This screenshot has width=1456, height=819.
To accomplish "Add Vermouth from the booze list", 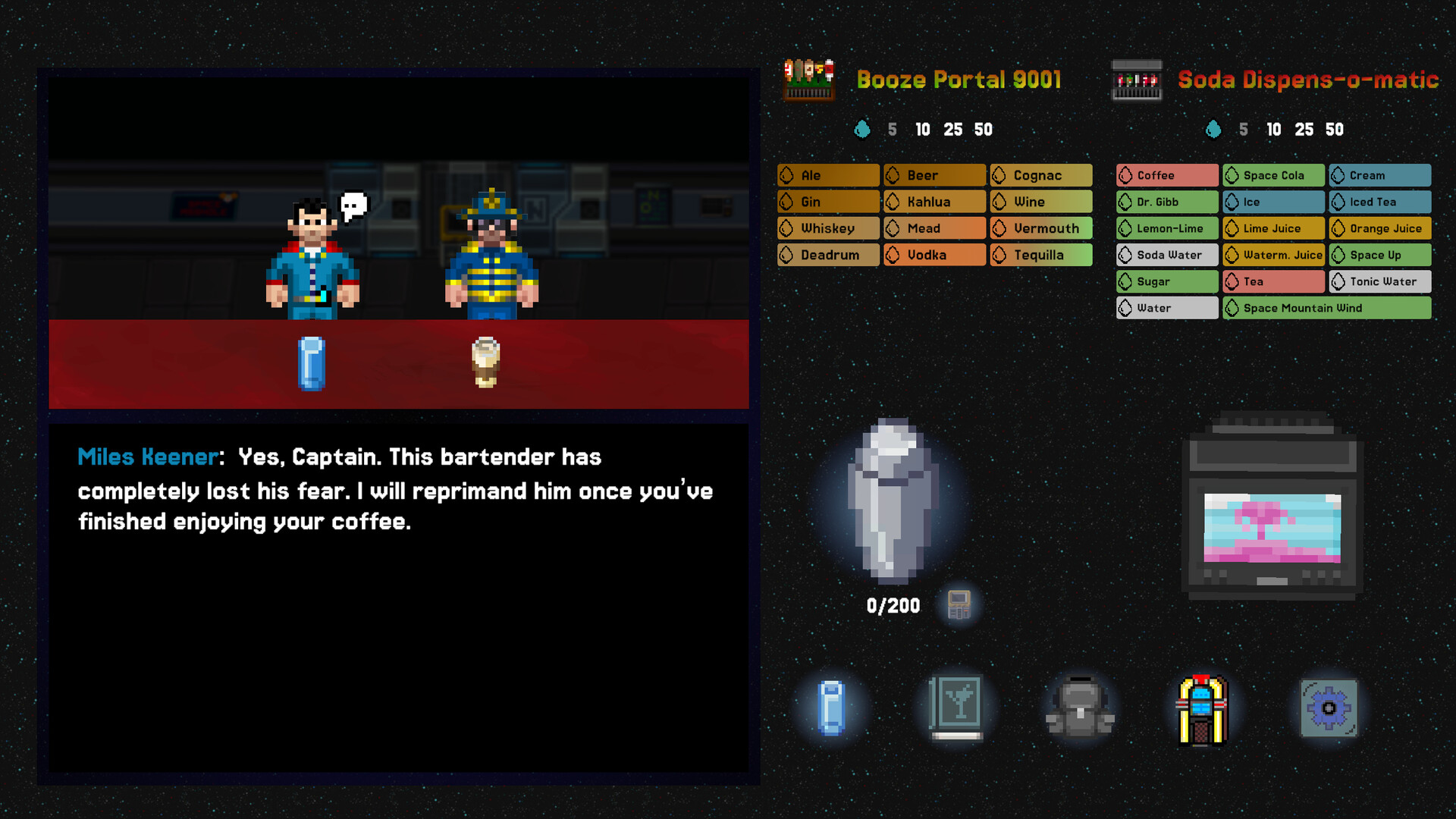I will (x=1040, y=227).
